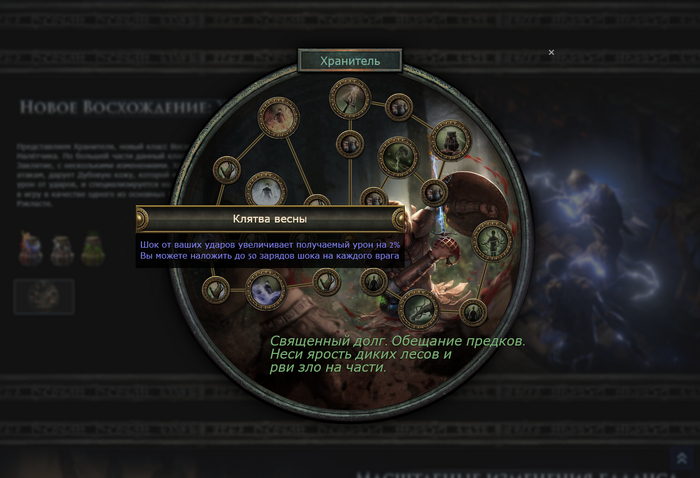Open the dimmed ascendancy tree thumbnail
Image resolution: width=700 pixels, height=478 pixels.
(x=44, y=297)
